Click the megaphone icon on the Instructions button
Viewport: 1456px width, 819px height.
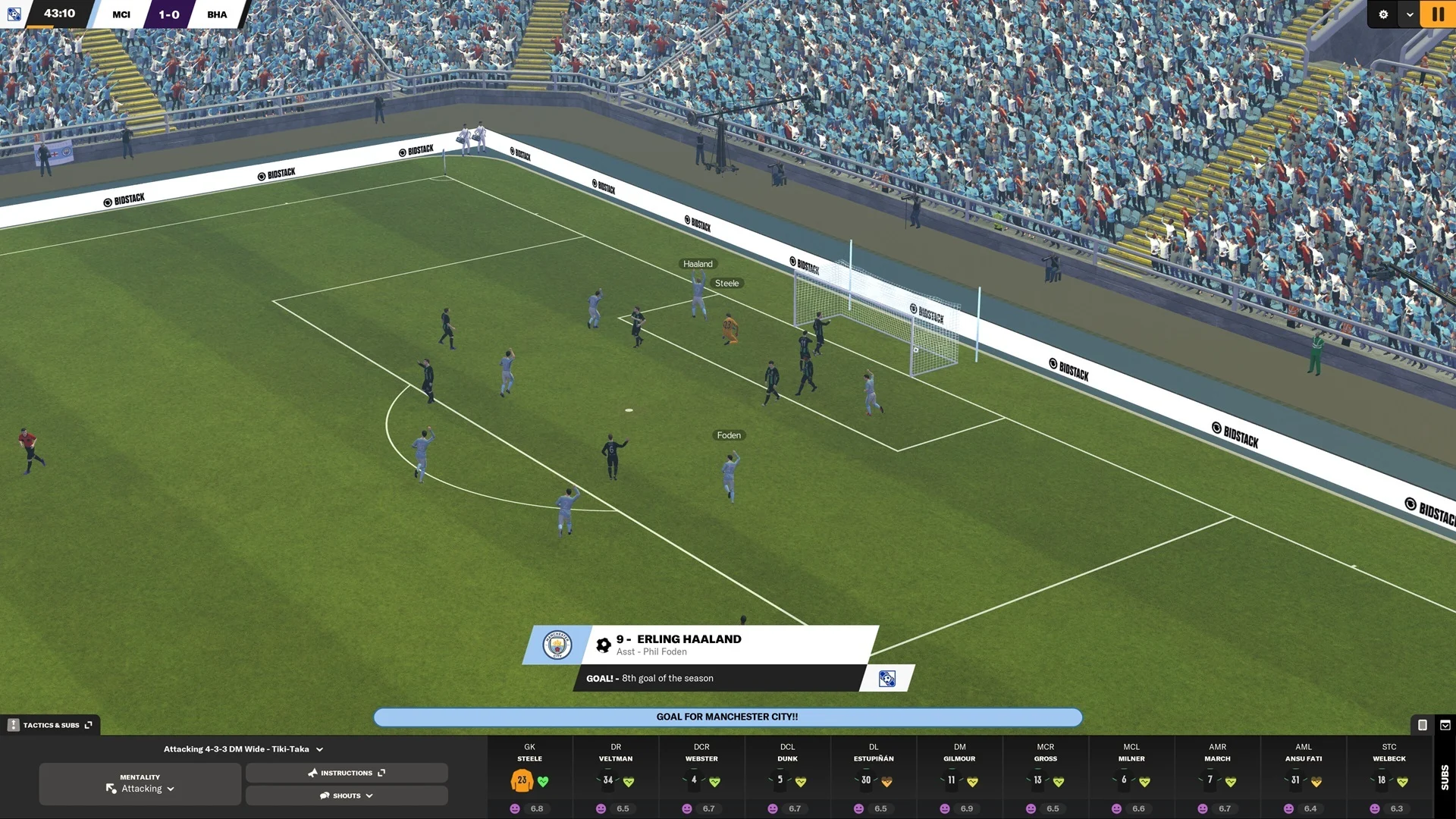pos(312,772)
